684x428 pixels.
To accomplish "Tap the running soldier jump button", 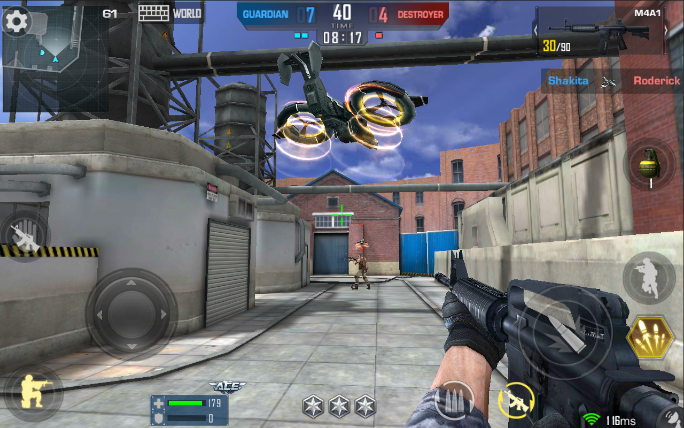I will click(x=648, y=275).
